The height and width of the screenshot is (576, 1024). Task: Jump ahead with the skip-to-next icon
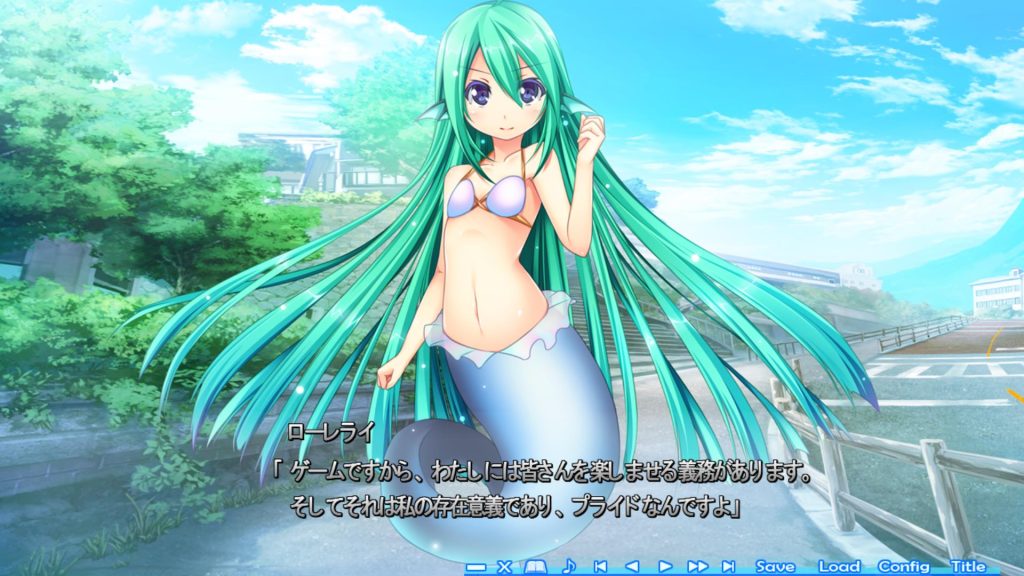tap(728, 567)
